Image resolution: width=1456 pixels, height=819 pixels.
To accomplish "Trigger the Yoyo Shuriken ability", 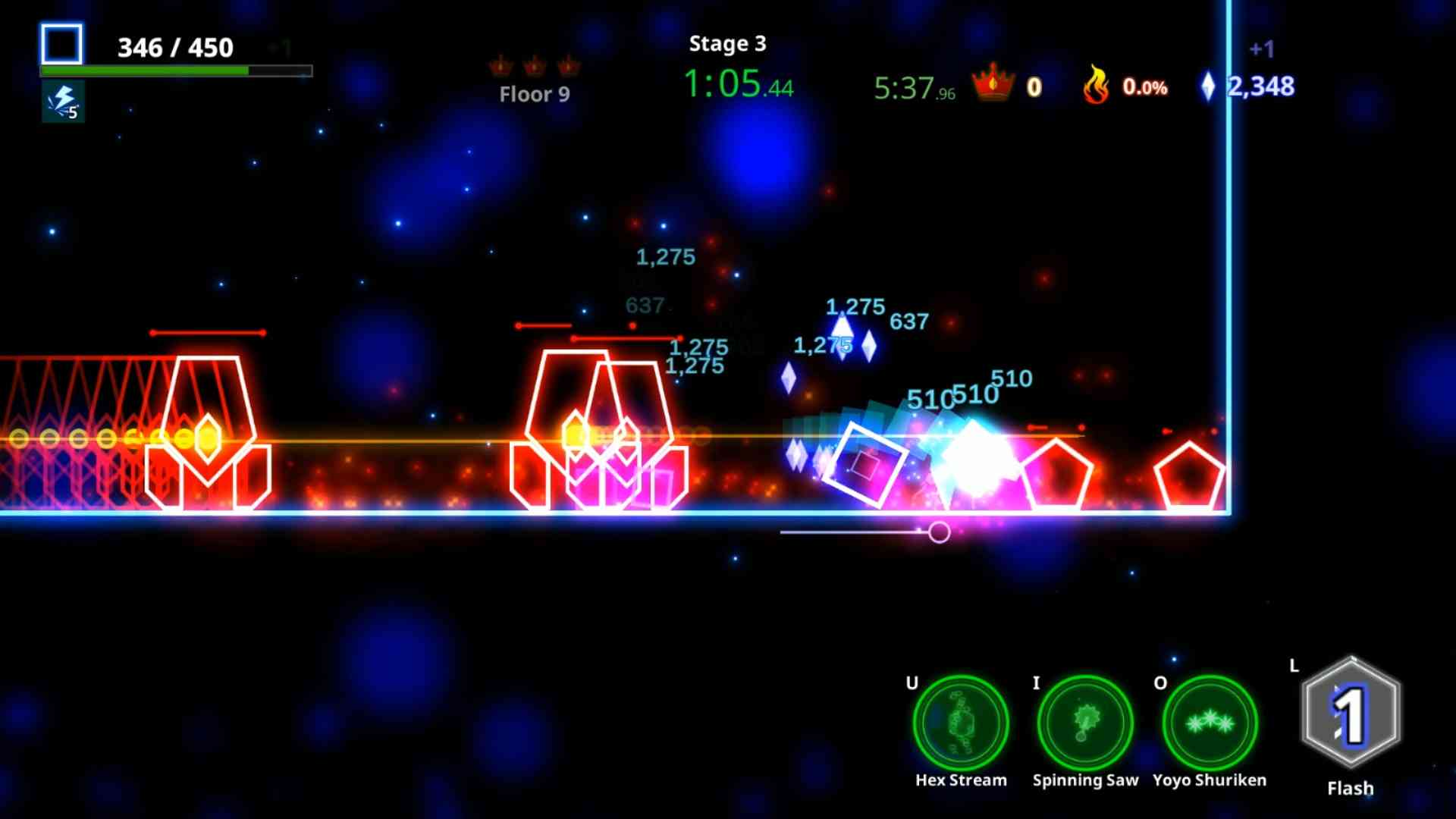I will (1210, 723).
